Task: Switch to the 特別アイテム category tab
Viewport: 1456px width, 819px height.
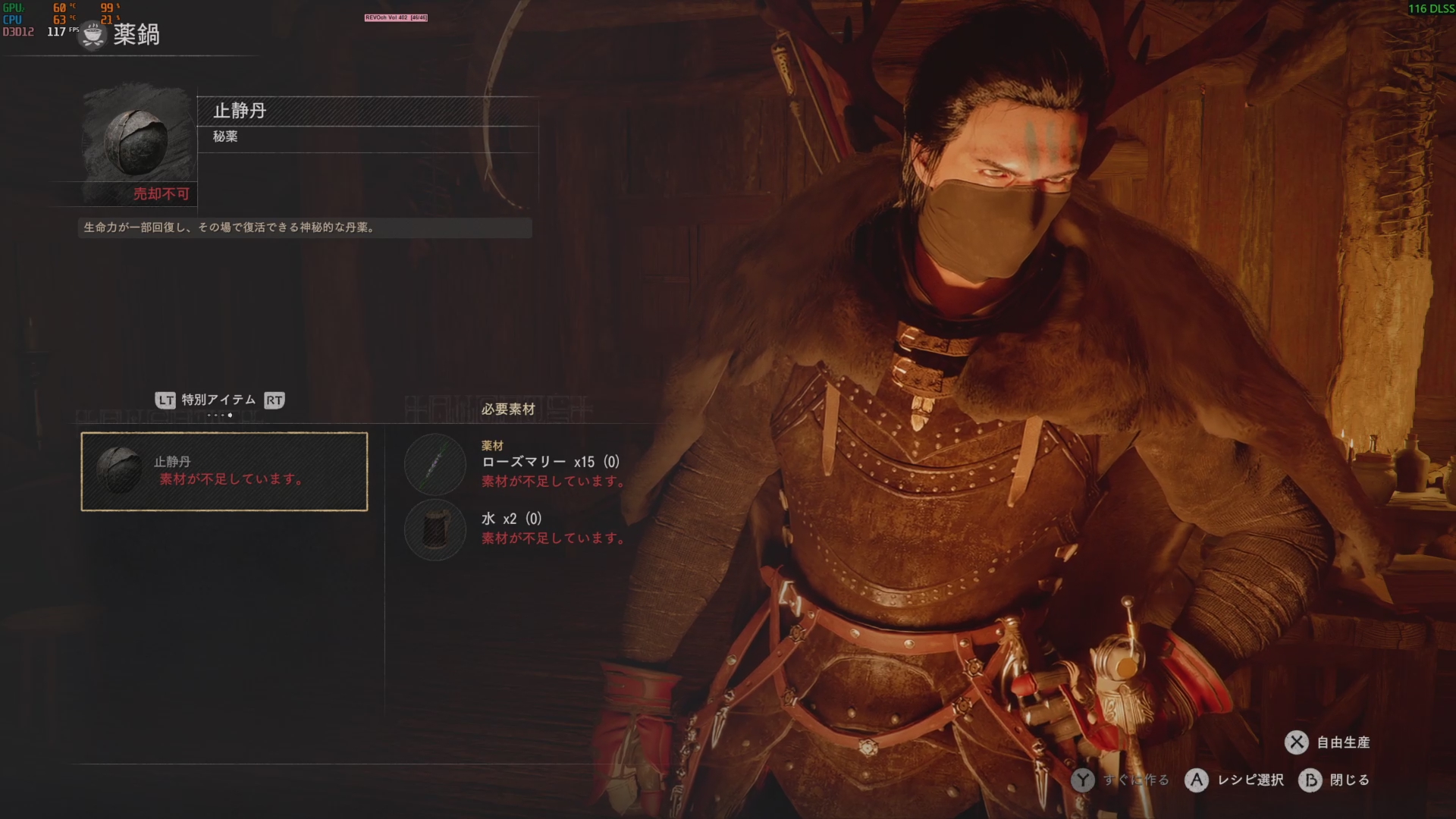Action: pyautogui.click(x=218, y=400)
